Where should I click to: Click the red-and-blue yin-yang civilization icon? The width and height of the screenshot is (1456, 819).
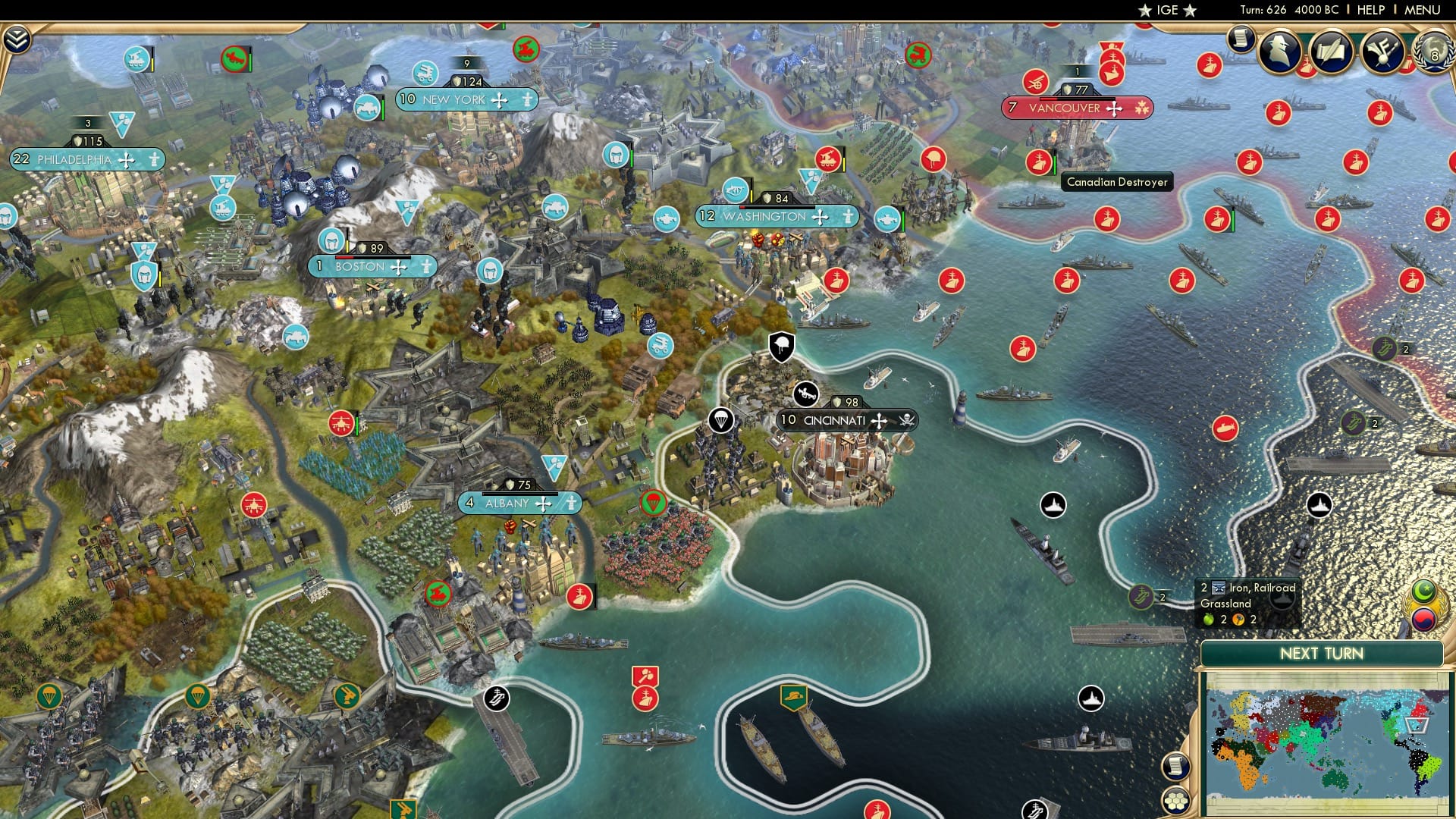pyautogui.click(x=1423, y=619)
